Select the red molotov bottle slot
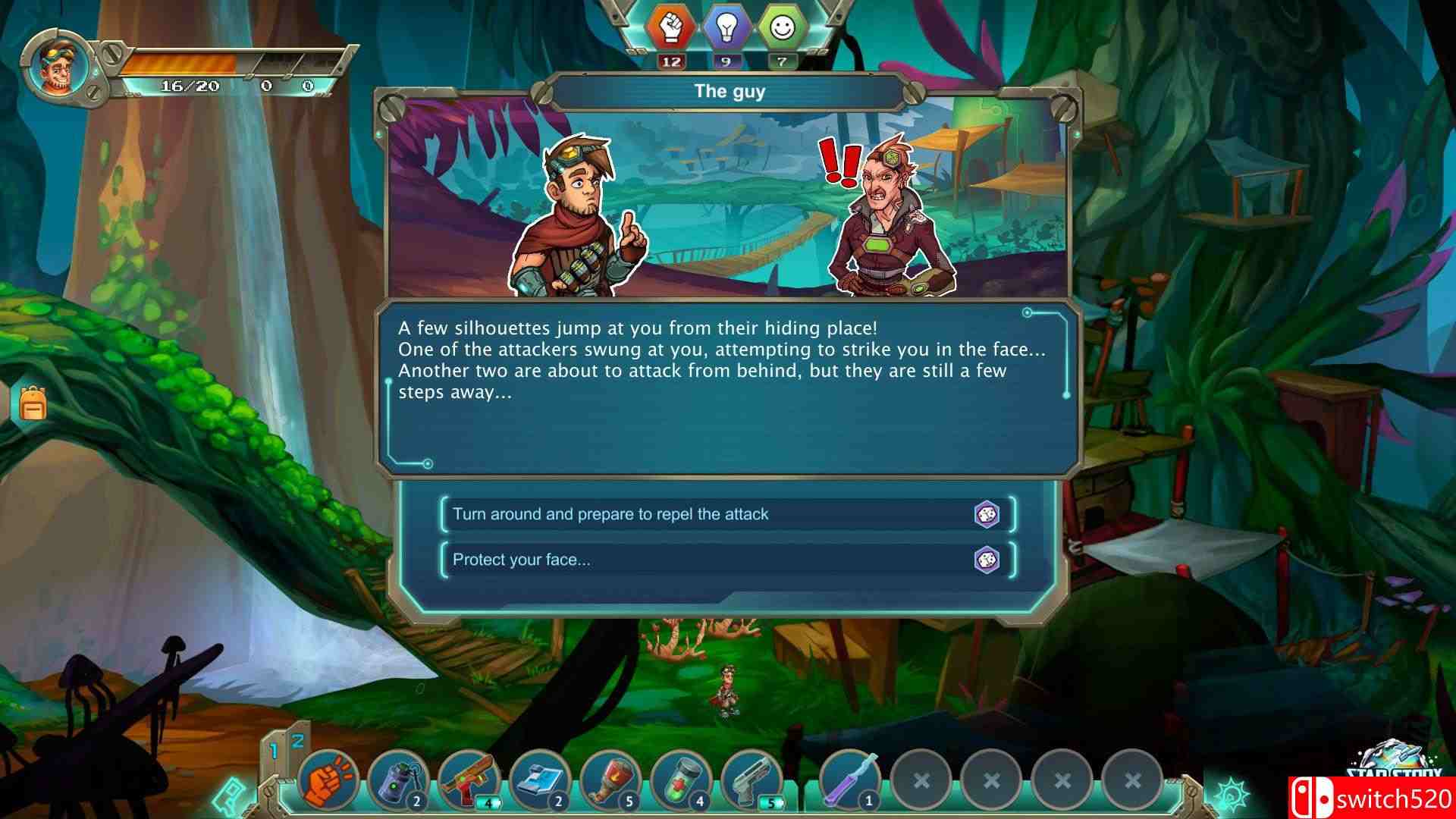This screenshot has width=1456, height=819. 609,780
